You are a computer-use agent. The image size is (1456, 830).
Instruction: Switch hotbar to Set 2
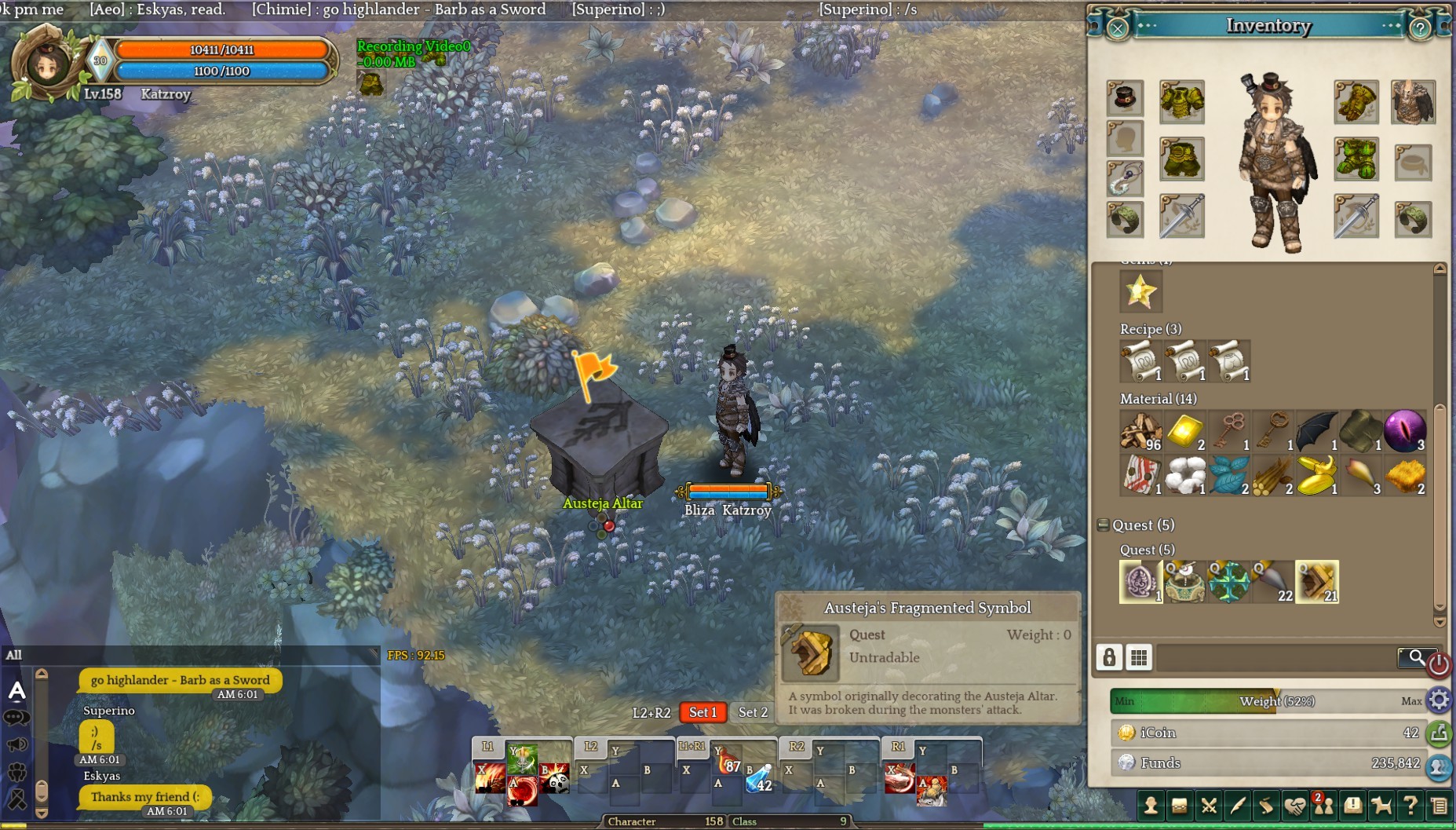(x=752, y=712)
